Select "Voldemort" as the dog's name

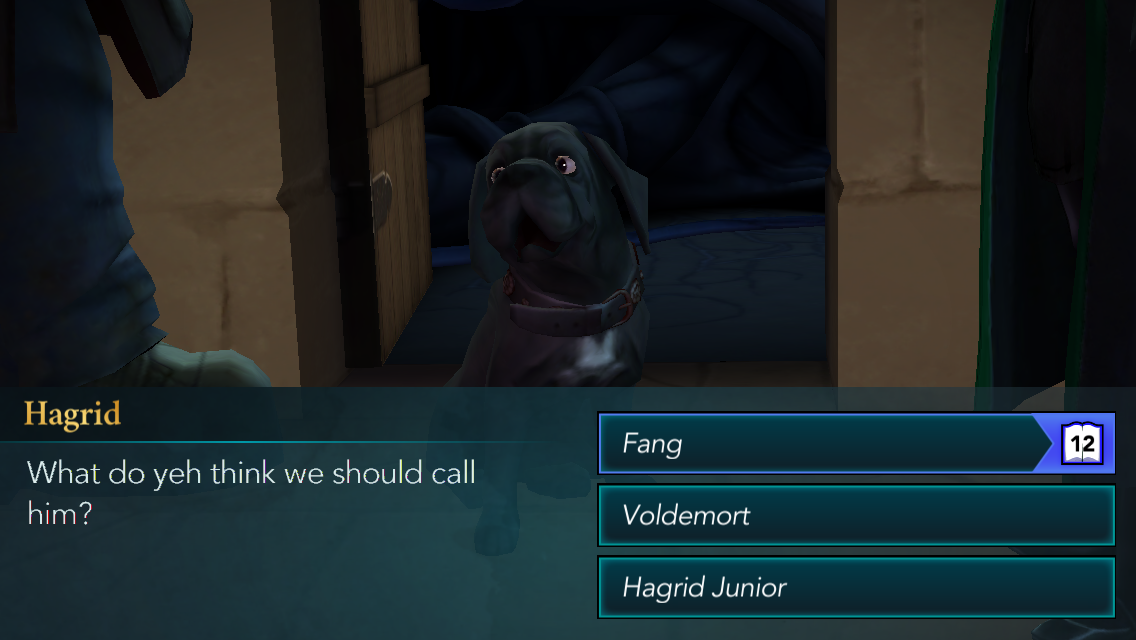tap(855, 516)
